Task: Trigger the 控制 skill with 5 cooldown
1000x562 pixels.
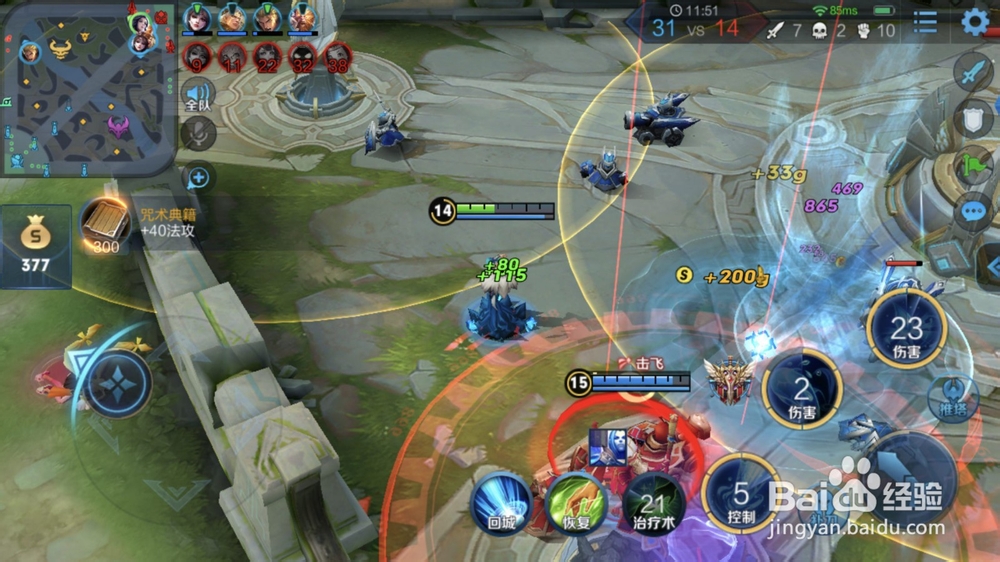Action: click(x=741, y=495)
